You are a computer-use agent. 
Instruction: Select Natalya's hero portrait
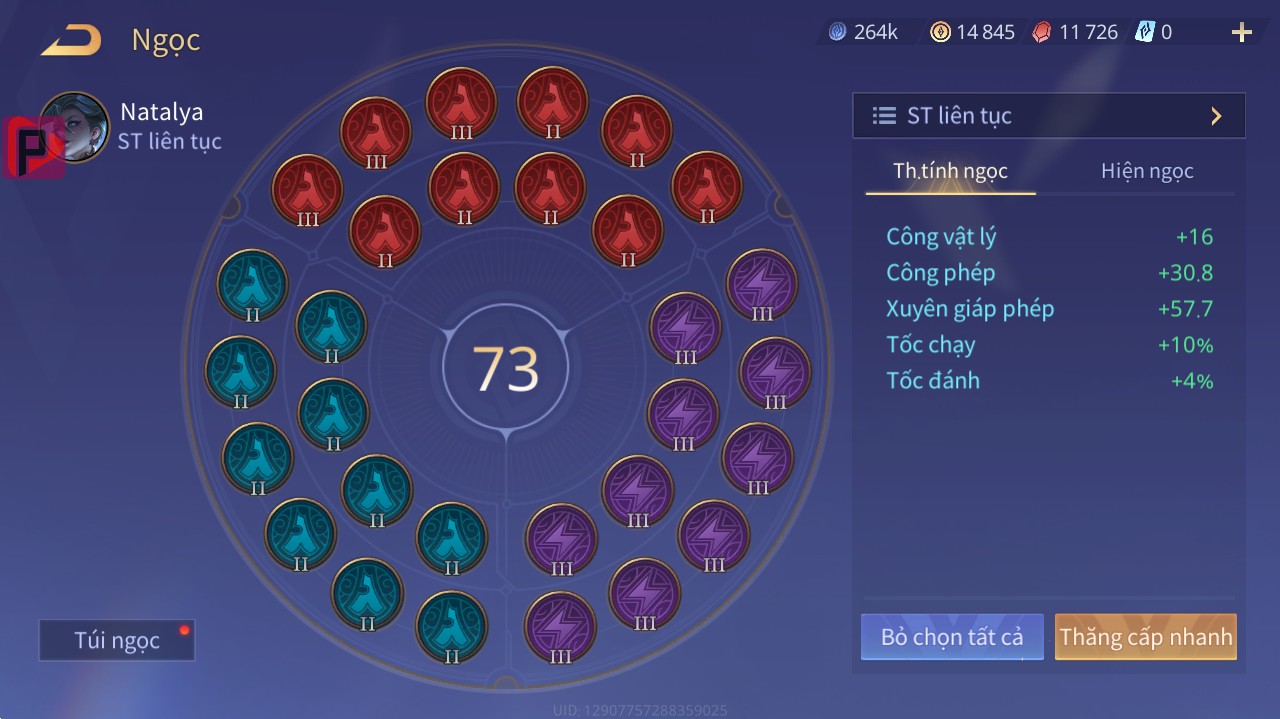[75, 127]
